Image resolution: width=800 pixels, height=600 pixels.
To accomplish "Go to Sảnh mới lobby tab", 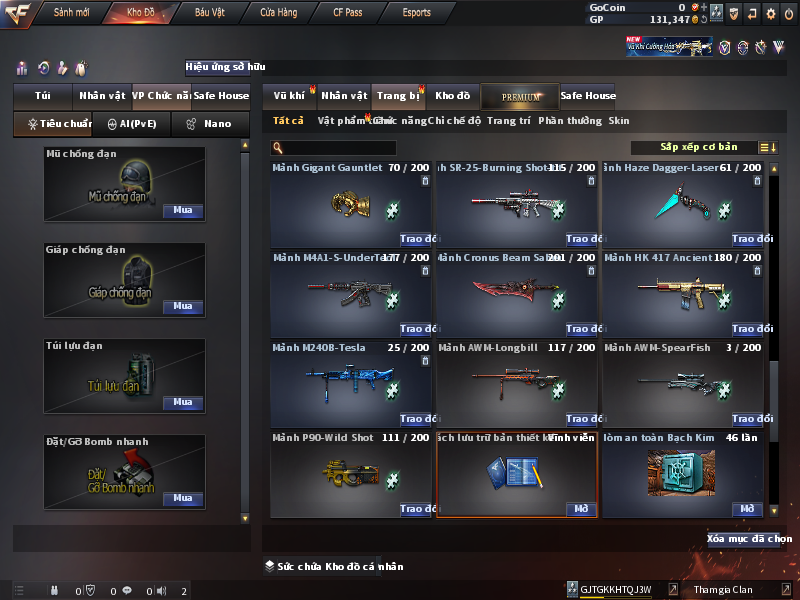I will (x=72, y=13).
